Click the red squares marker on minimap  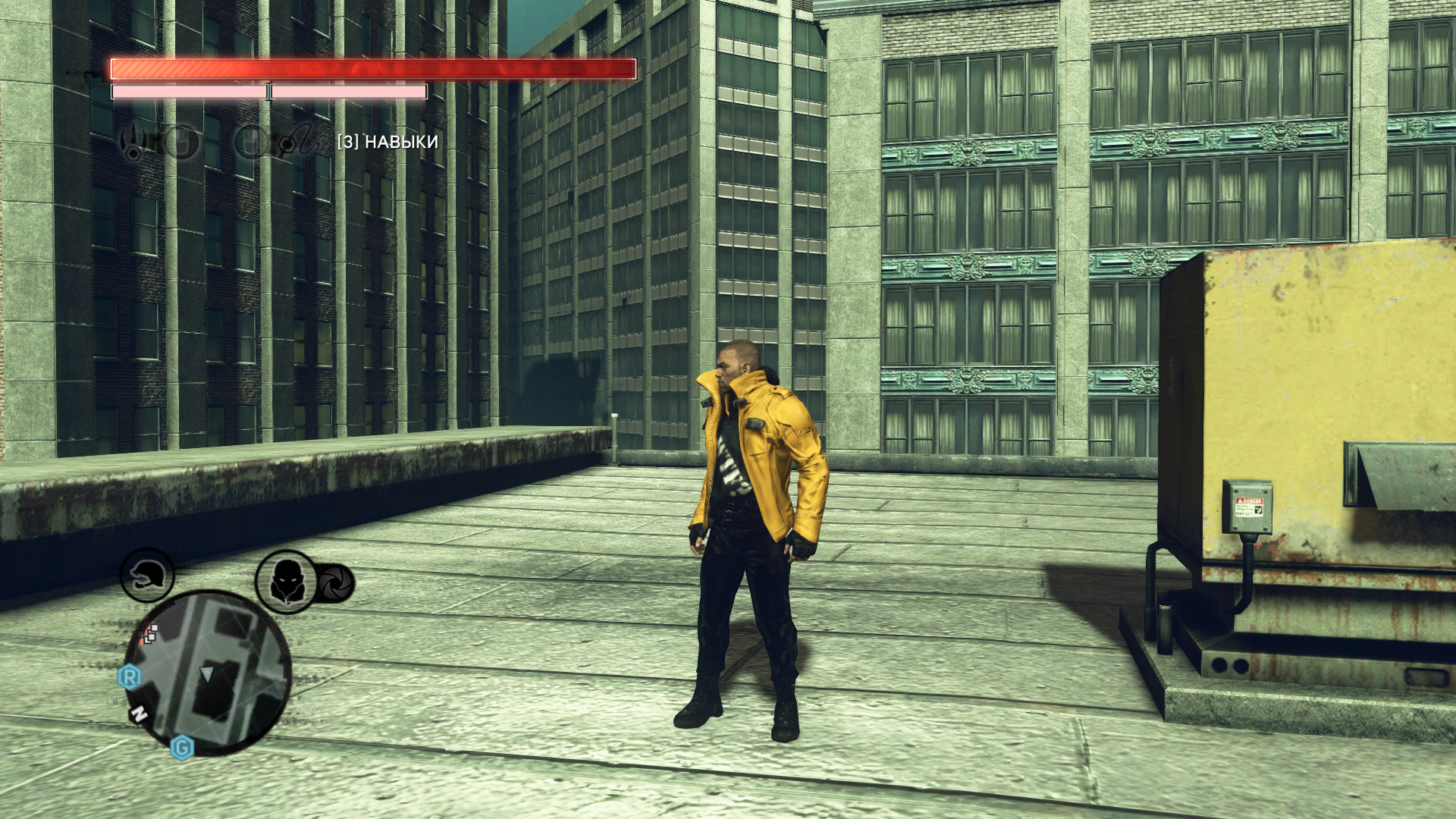pos(149,634)
